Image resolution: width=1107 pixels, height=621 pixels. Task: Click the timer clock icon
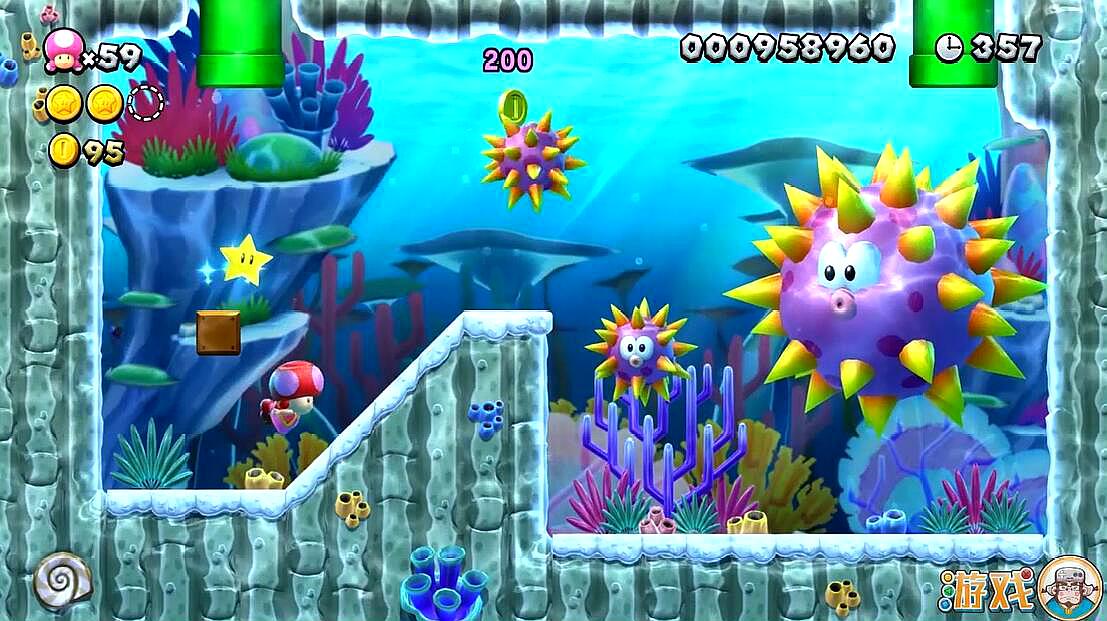[948, 47]
